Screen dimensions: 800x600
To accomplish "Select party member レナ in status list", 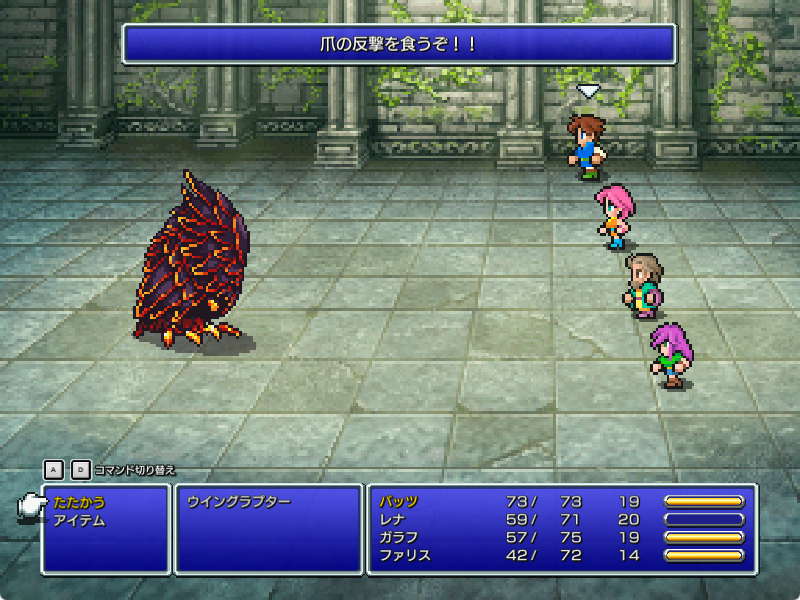I will 392,519.
